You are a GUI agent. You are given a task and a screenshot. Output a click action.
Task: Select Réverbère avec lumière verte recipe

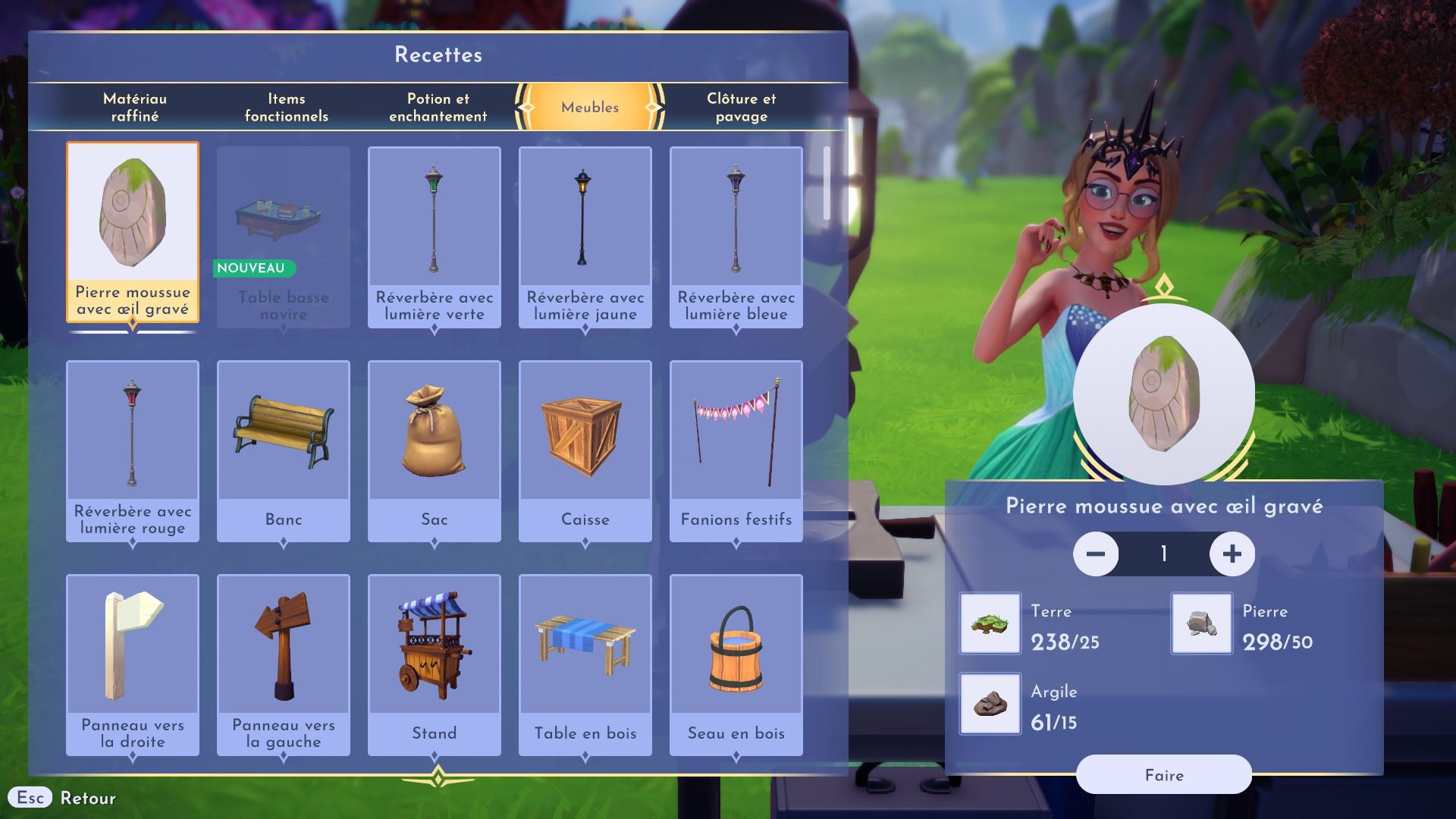(x=434, y=237)
